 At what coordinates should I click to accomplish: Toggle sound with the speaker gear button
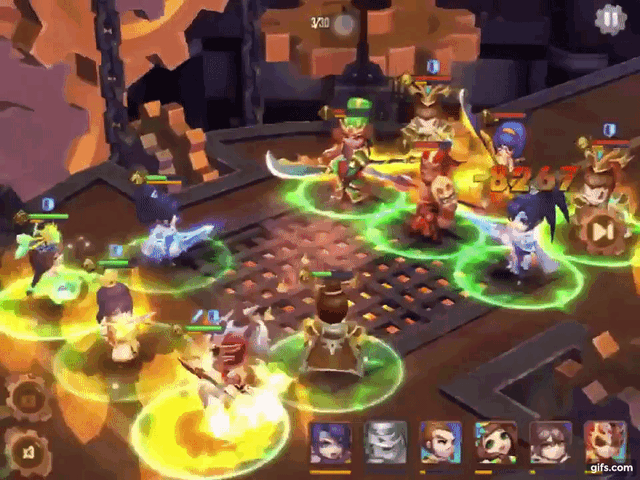(x=26, y=450)
